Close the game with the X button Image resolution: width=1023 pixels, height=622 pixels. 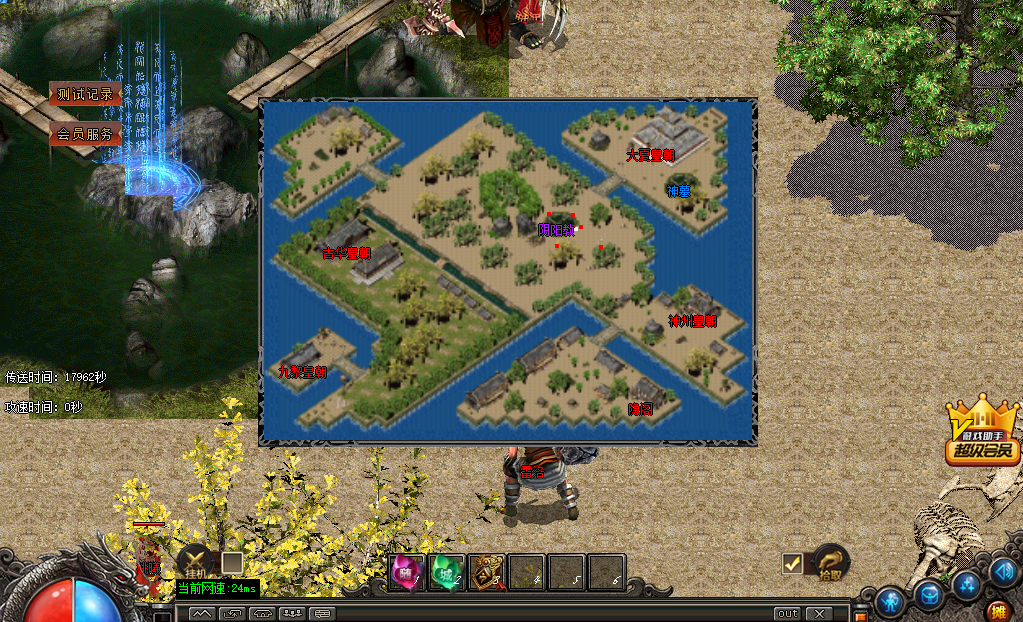point(819,613)
